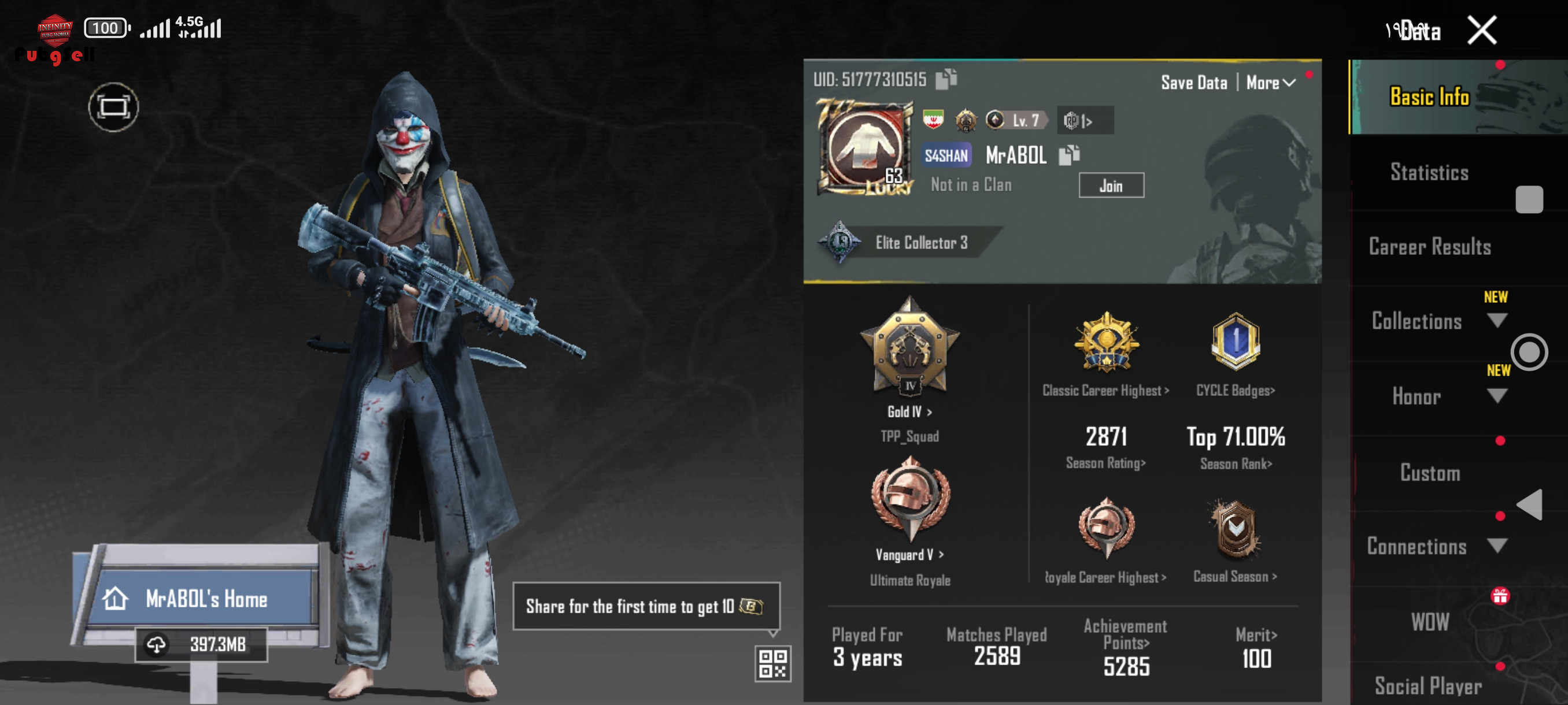This screenshot has width=1568, height=705.
Task: Click the Join clan button
Action: pos(1111,185)
